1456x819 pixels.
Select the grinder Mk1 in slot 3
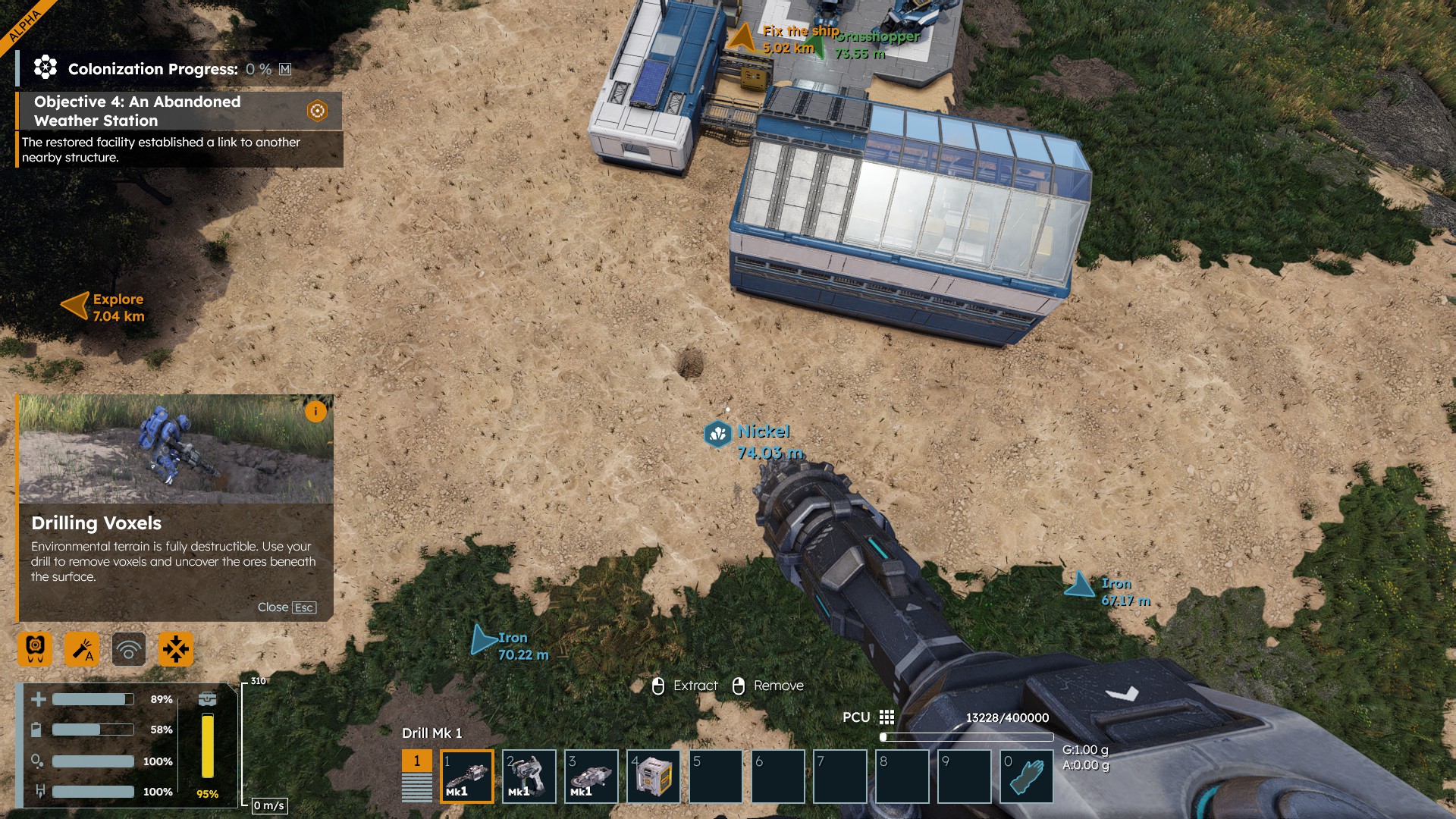(x=591, y=777)
